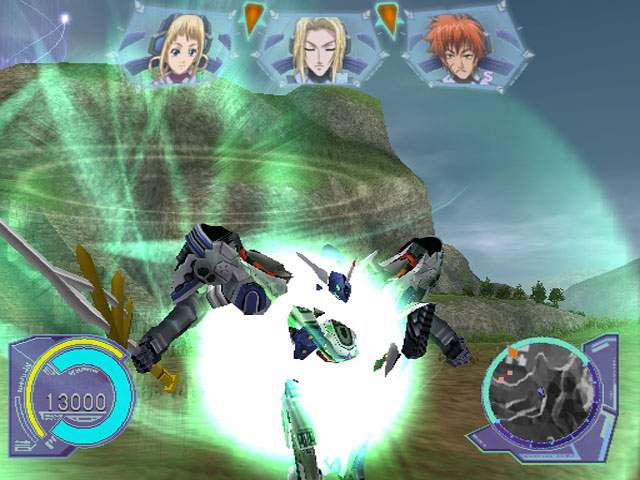Select the blue-eyed blonde pilot portrait
Screen dimensions: 640x480
pos(176,47)
